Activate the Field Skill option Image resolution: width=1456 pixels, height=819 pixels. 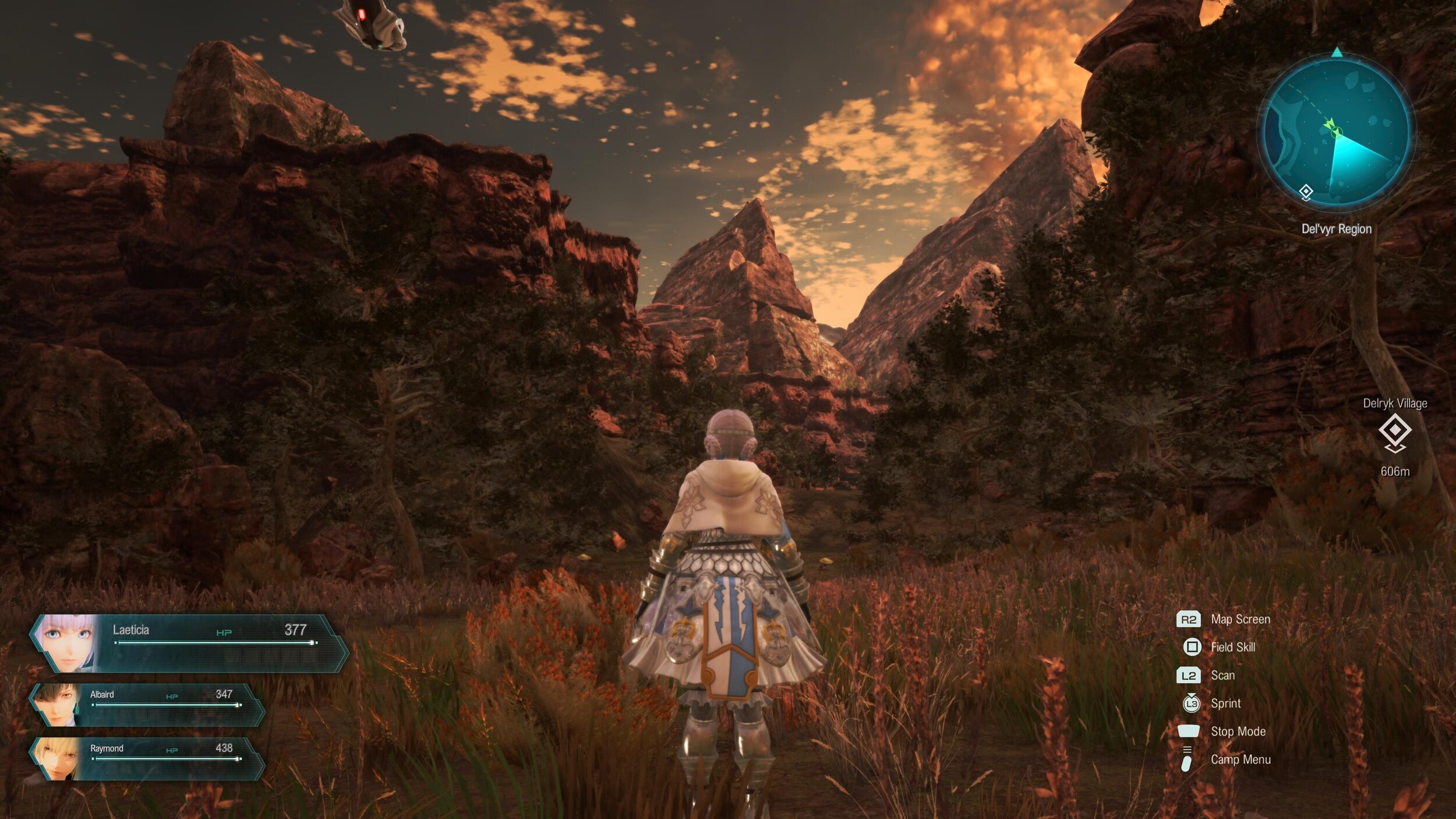[1232, 647]
